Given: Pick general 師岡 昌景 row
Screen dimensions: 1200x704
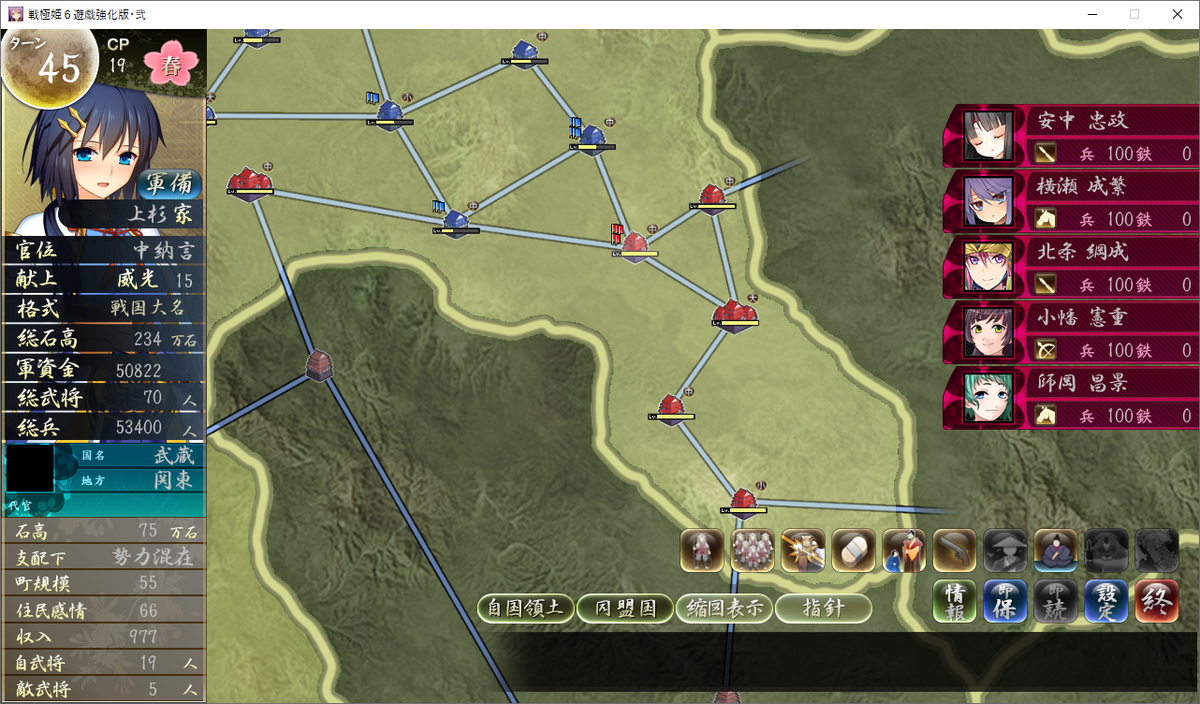Looking at the screenshot, I should (1070, 398).
